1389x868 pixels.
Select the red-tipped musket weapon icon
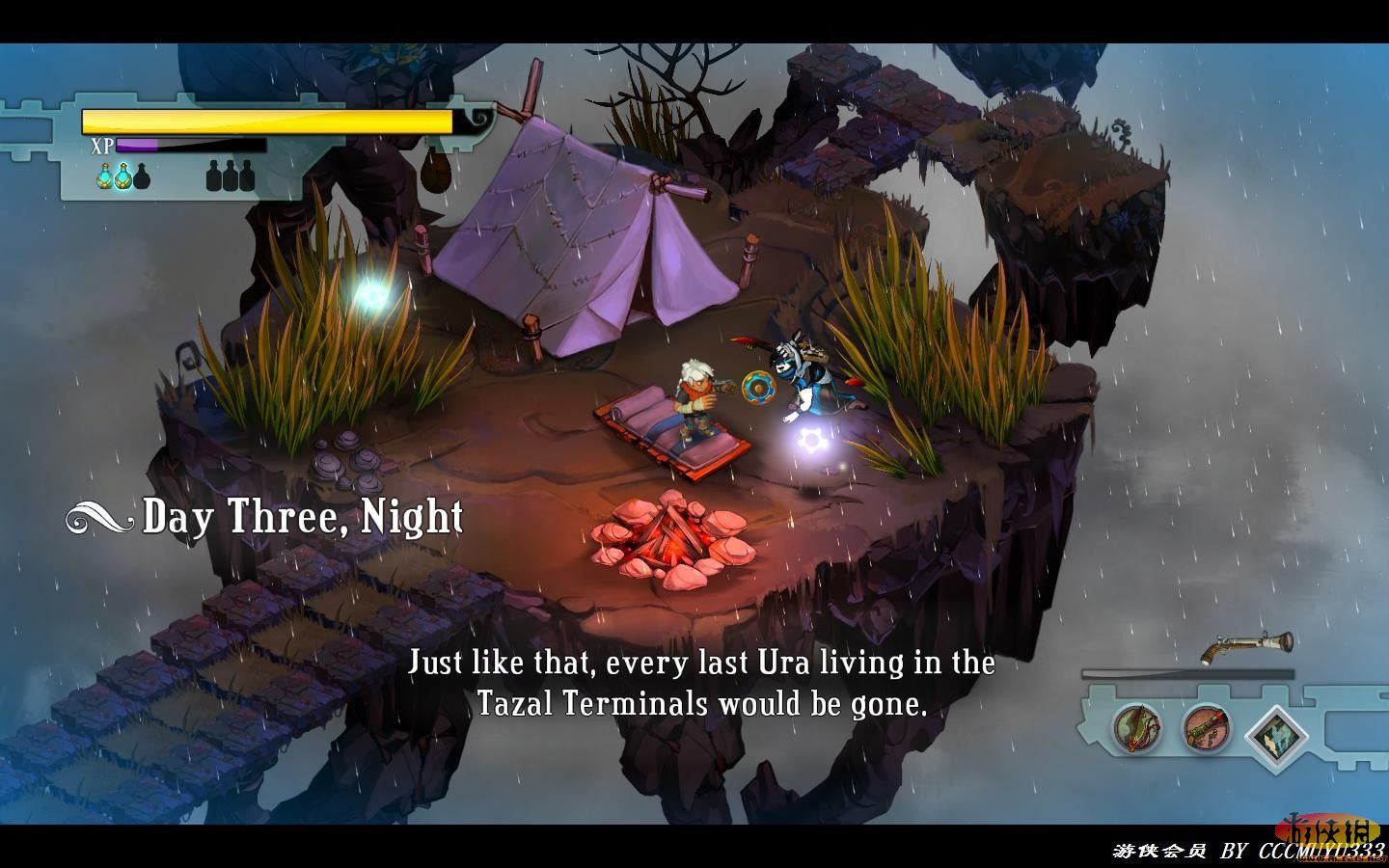1207,729
